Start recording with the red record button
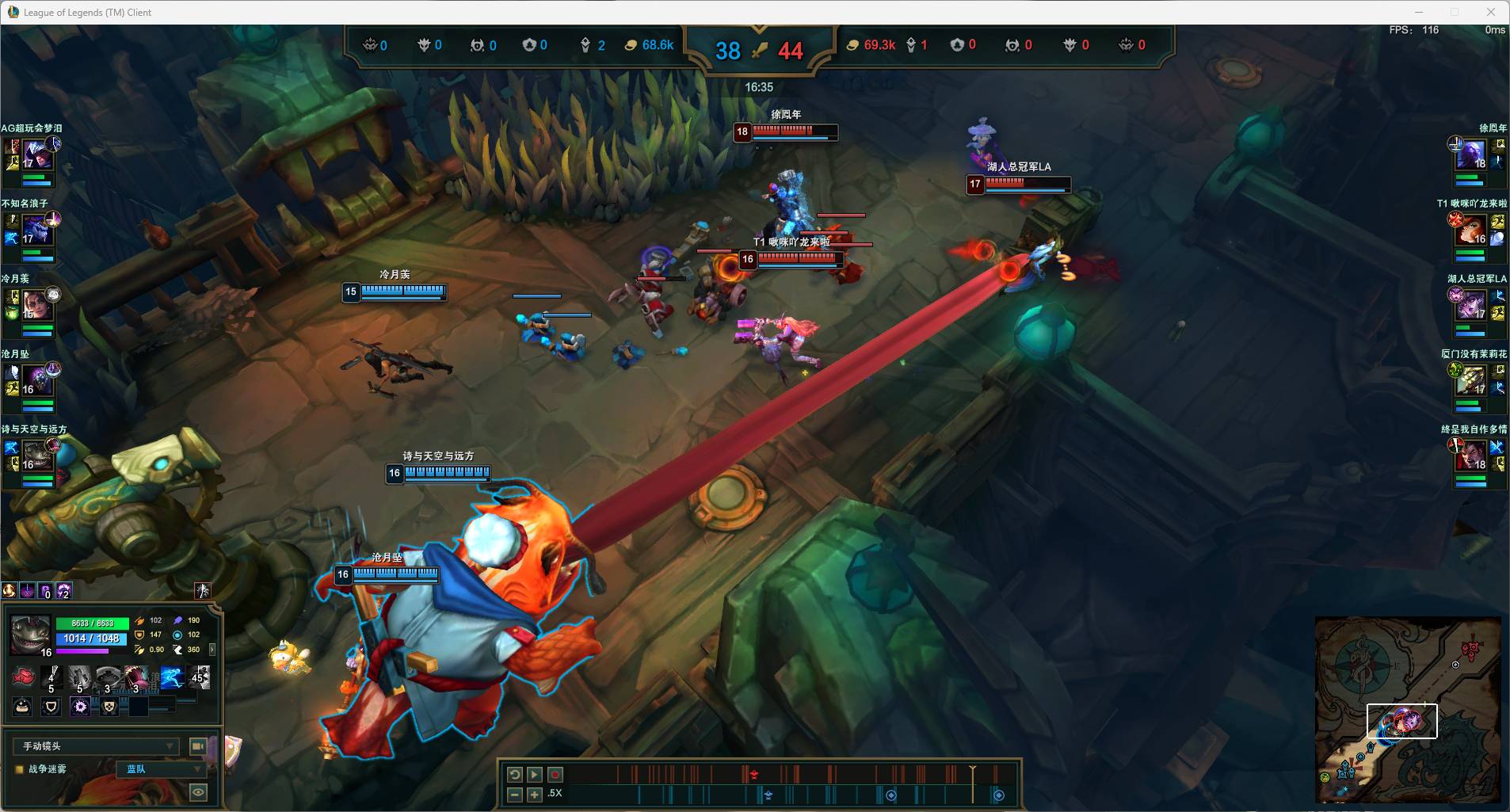 (x=555, y=775)
